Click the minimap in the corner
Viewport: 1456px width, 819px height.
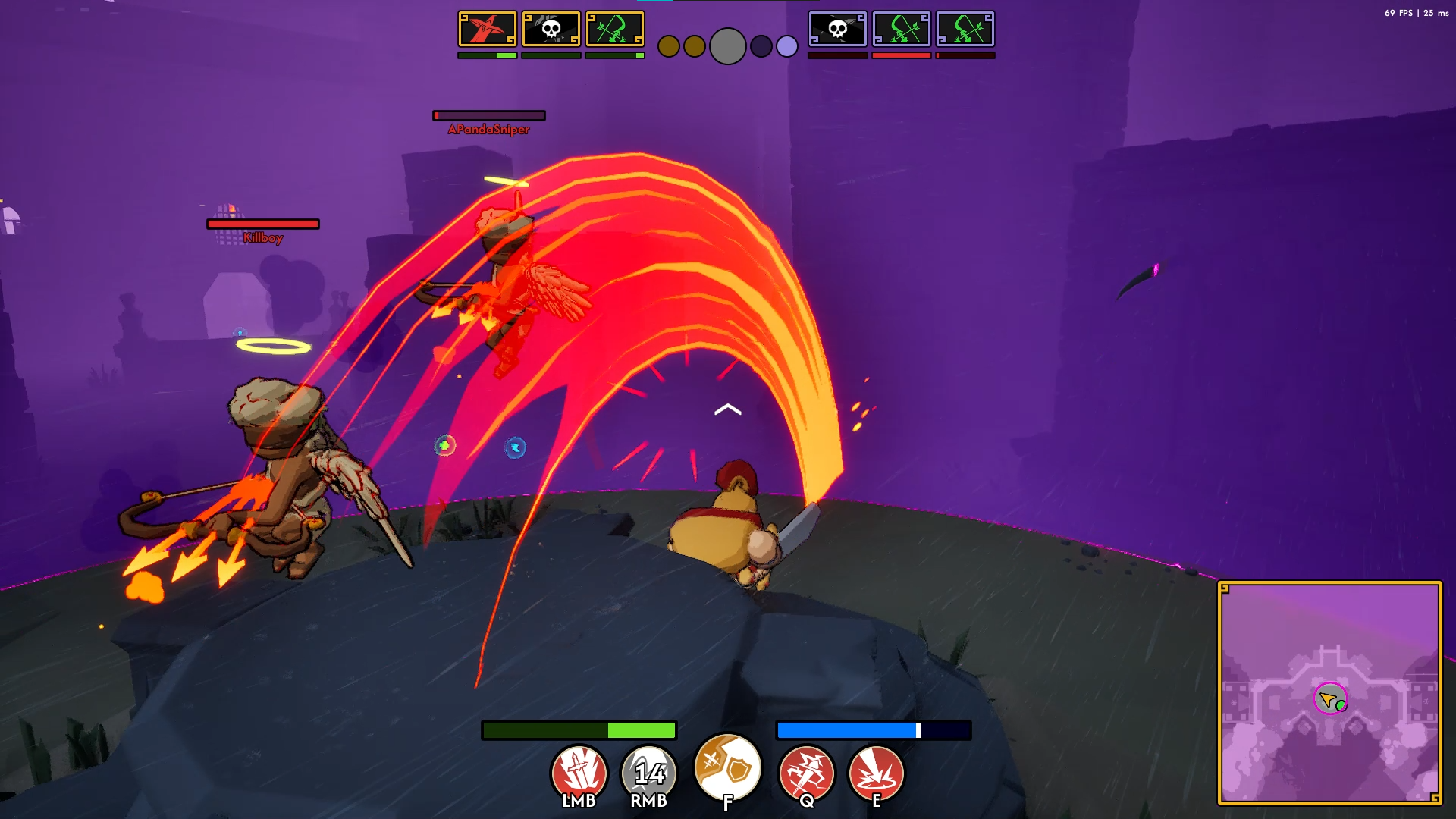[1329, 693]
